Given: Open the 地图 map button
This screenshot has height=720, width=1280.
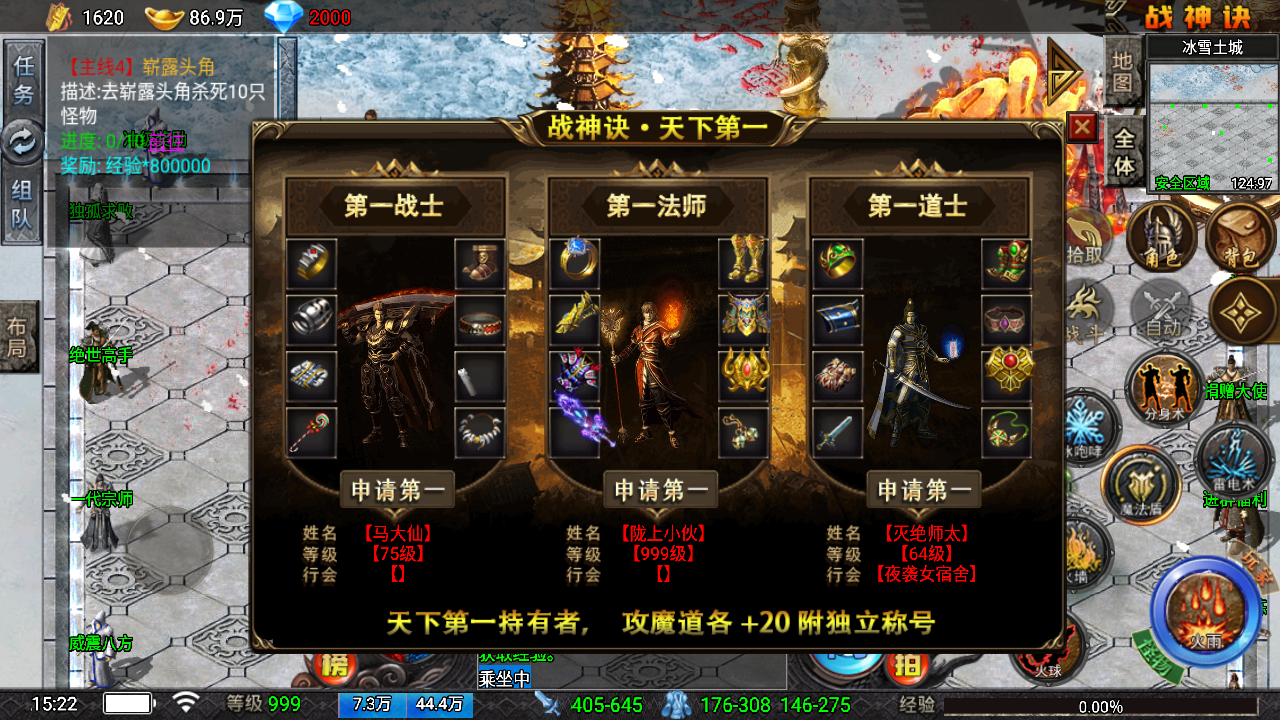Looking at the screenshot, I should [x=1123, y=72].
